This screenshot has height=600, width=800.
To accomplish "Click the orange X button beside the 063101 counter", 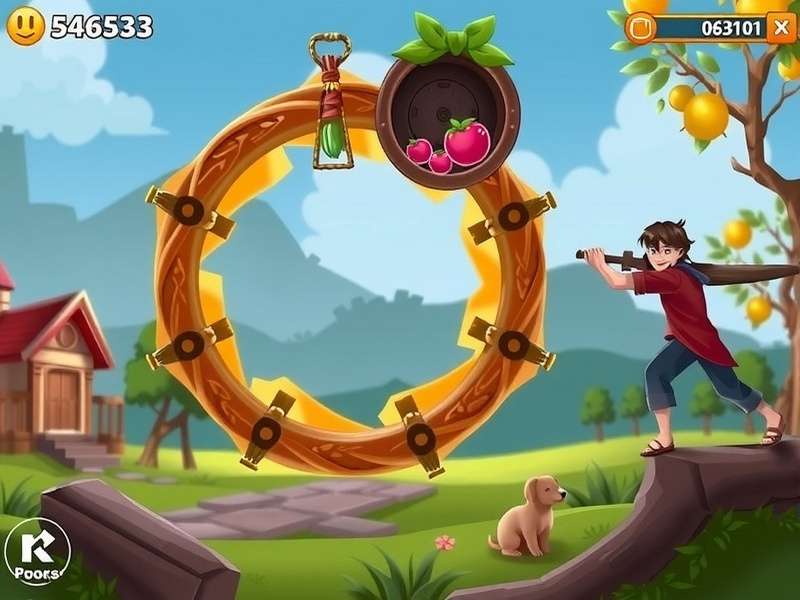I will 781,27.
